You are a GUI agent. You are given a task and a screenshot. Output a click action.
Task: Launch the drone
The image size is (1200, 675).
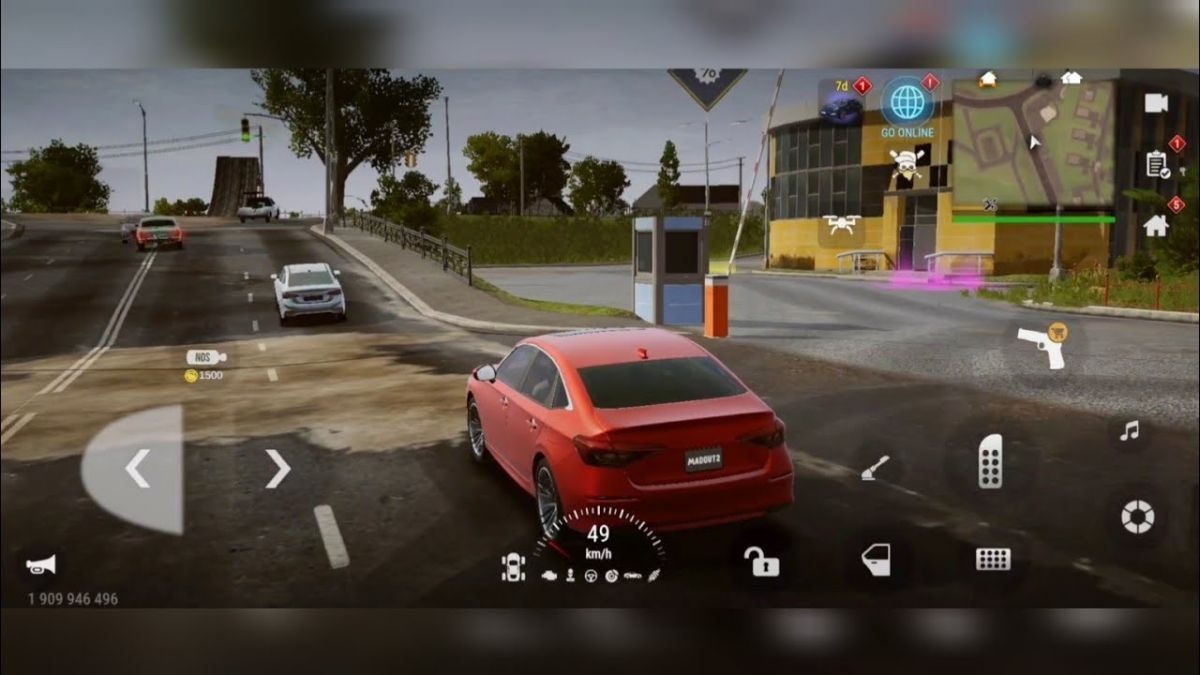841,225
